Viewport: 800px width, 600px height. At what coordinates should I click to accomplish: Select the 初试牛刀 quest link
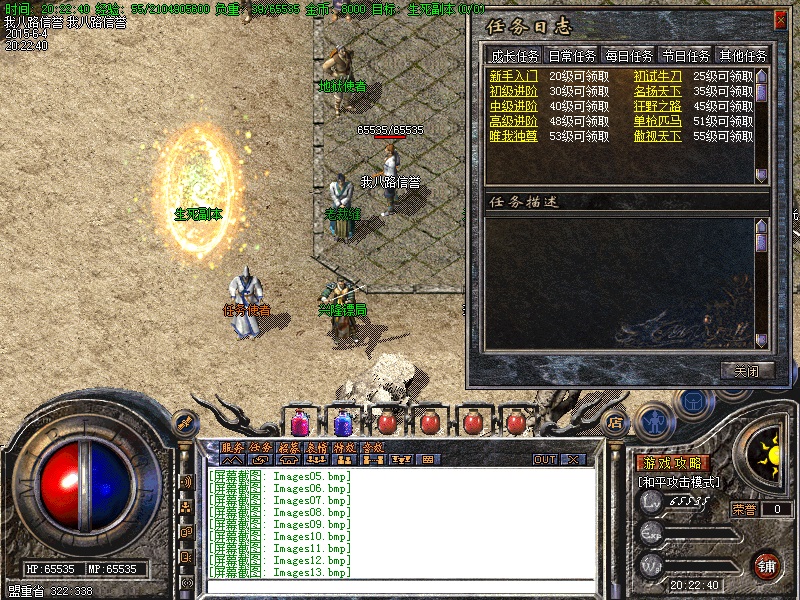click(x=657, y=76)
